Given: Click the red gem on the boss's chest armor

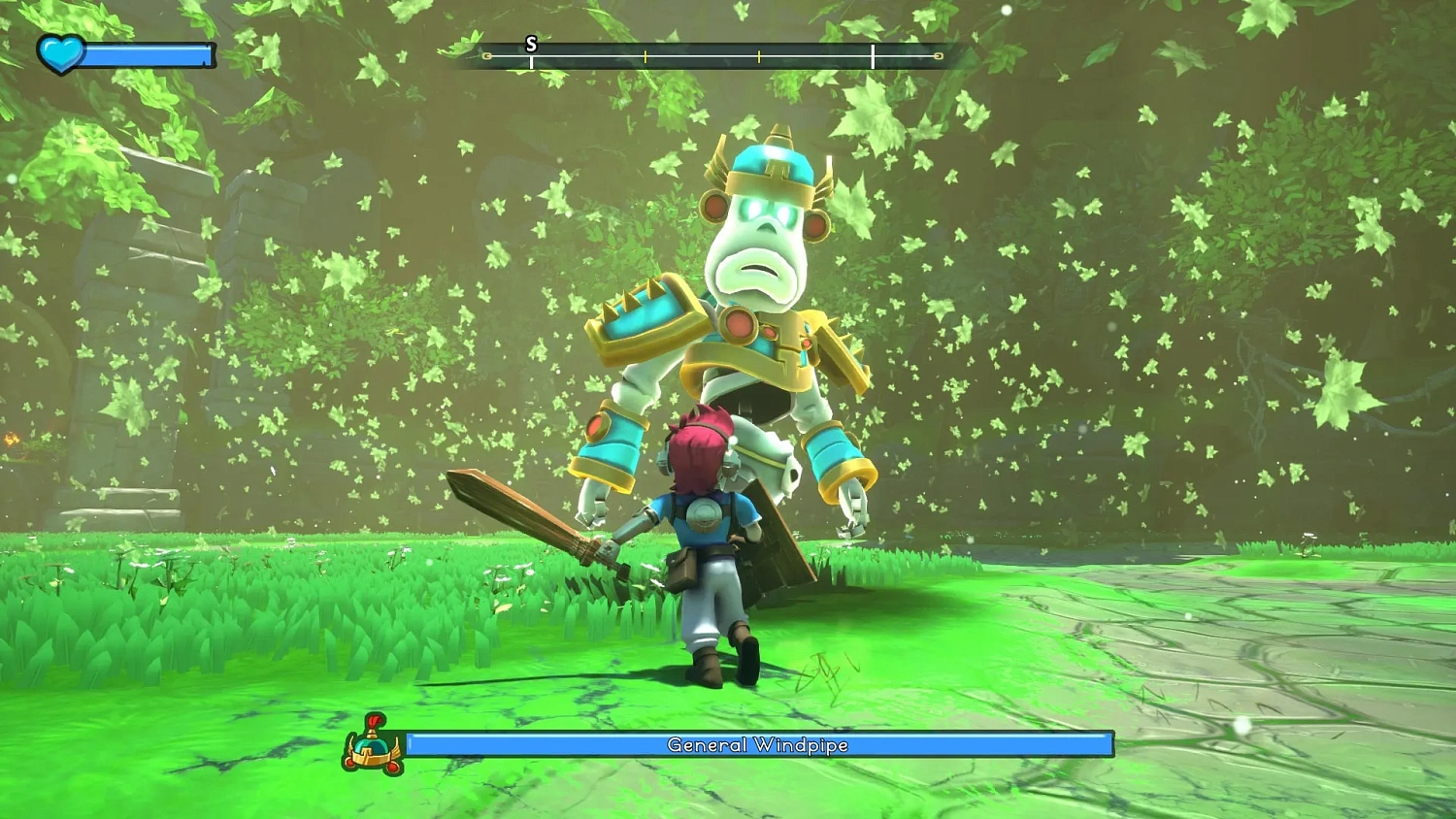Looking at the screenshot, I should [737, 322].
